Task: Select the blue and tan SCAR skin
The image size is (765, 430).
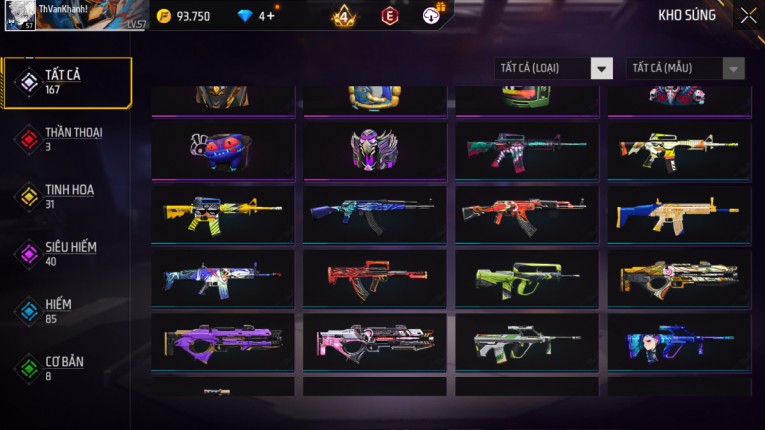Action: pyautogui.click(x=679, y=211)
